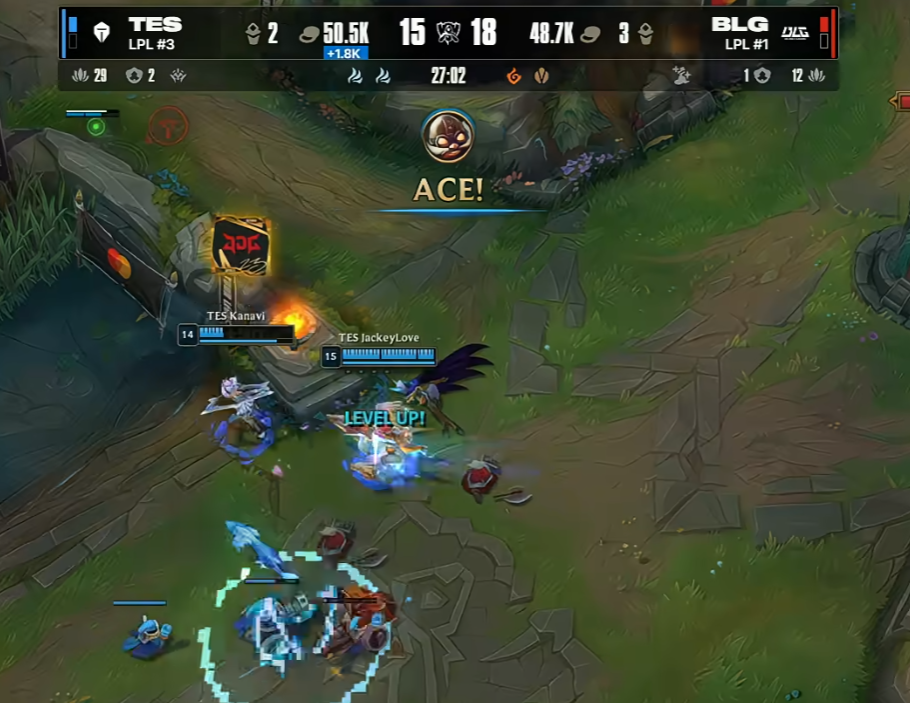Click the BLG team logo

795,33
